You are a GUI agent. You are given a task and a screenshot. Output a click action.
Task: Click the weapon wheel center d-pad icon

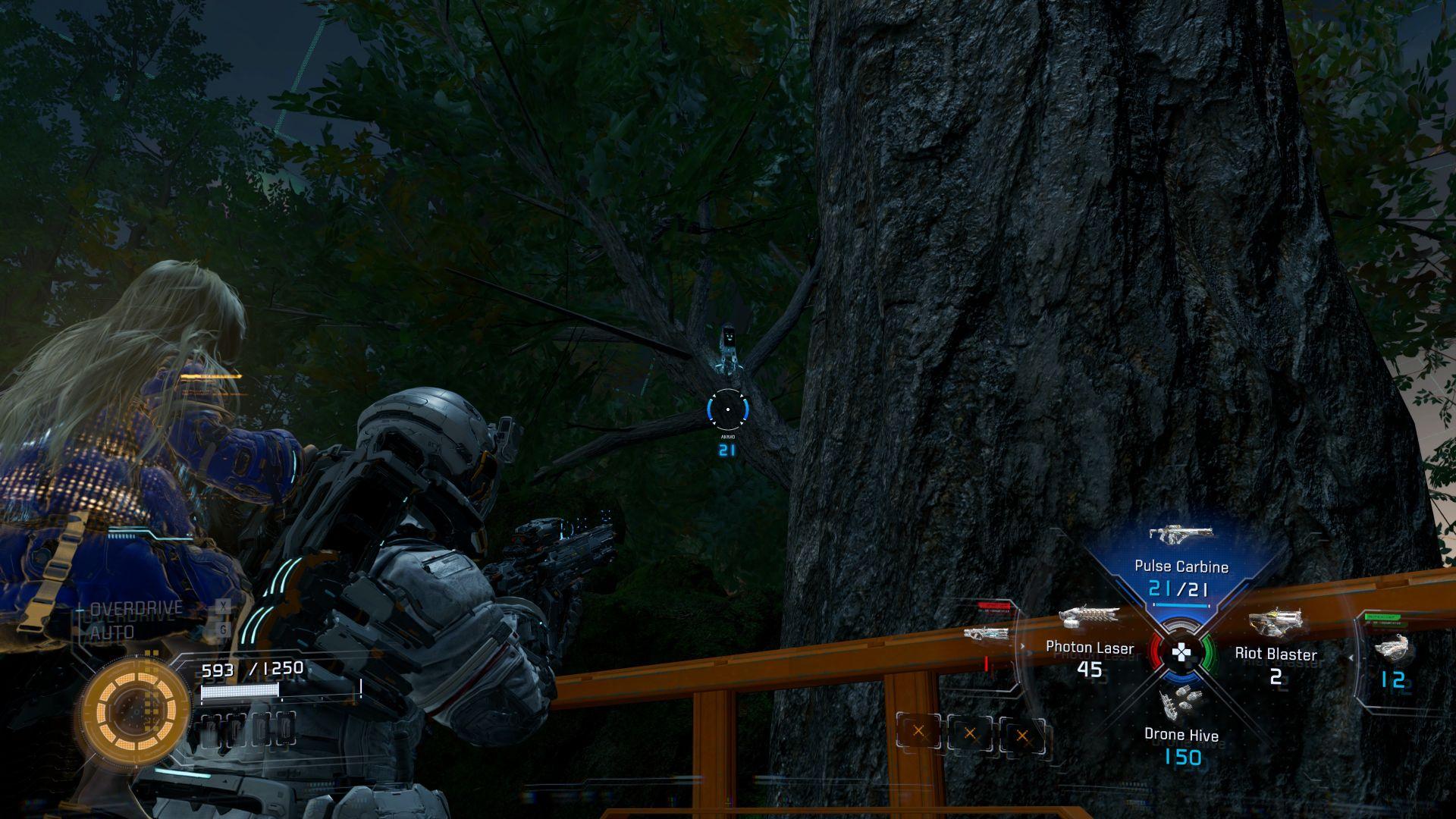coord(1181,652)
